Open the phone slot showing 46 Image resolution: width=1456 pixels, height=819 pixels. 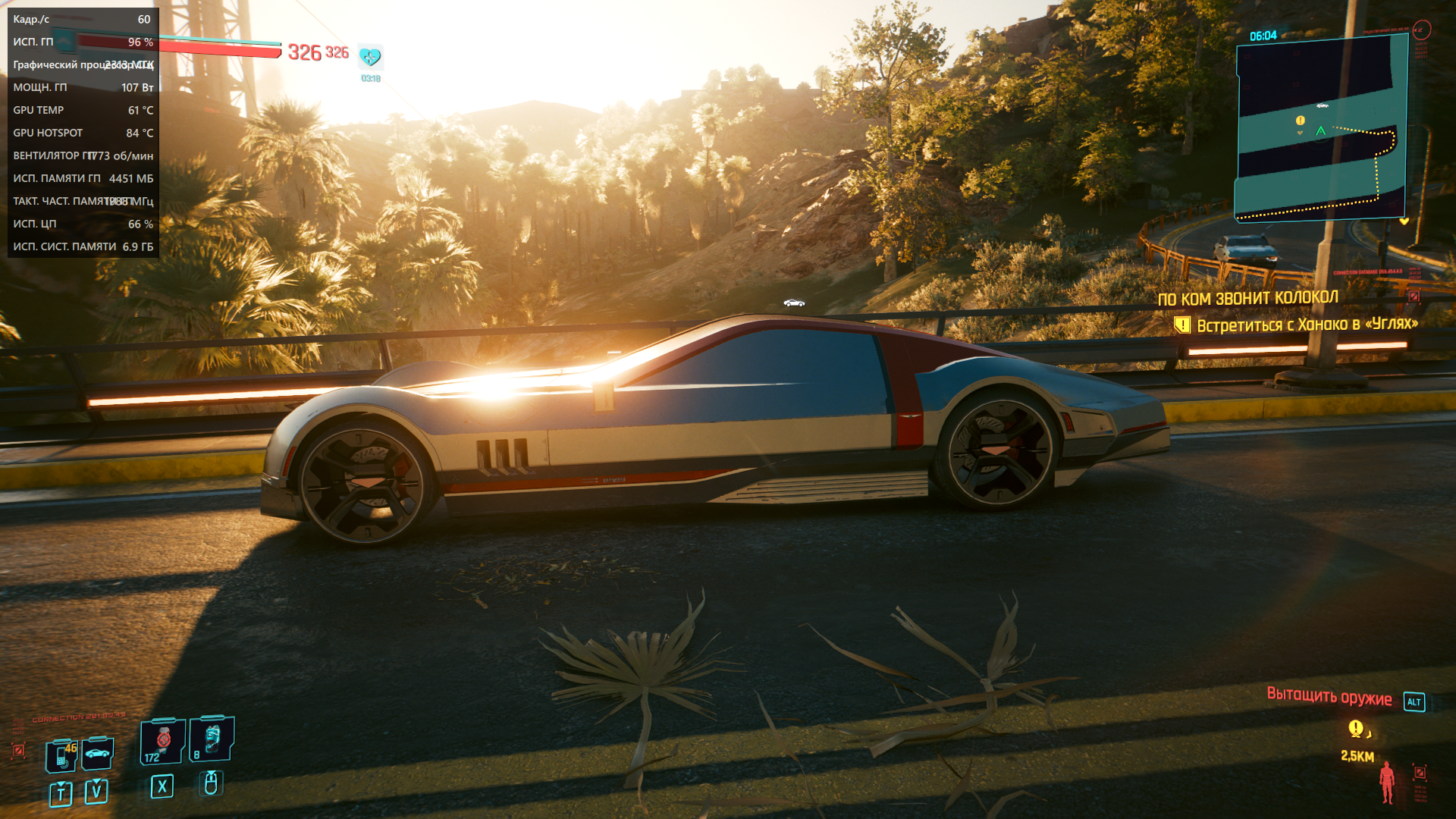61,755
